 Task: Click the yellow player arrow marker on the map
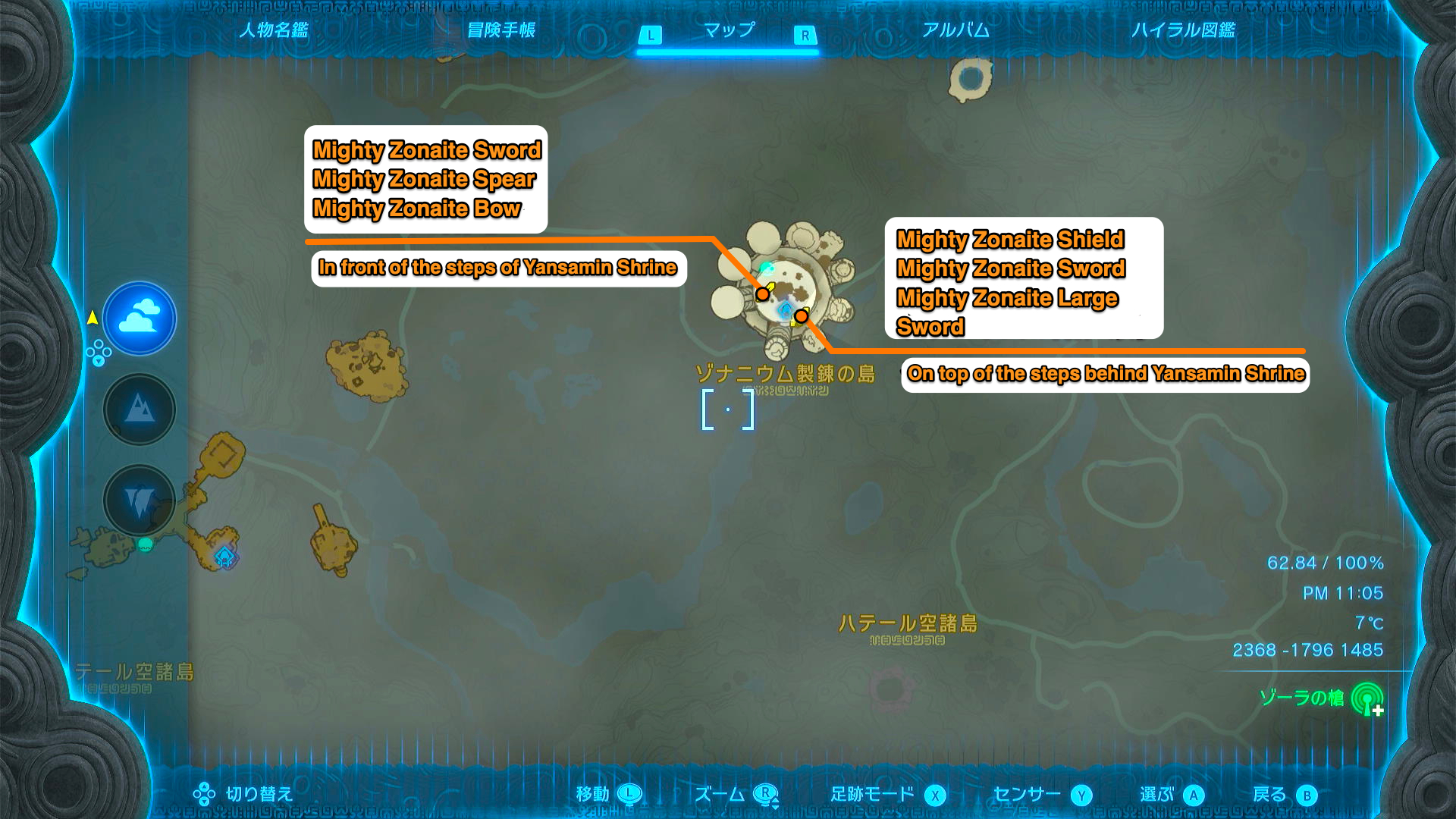point(91,318)
